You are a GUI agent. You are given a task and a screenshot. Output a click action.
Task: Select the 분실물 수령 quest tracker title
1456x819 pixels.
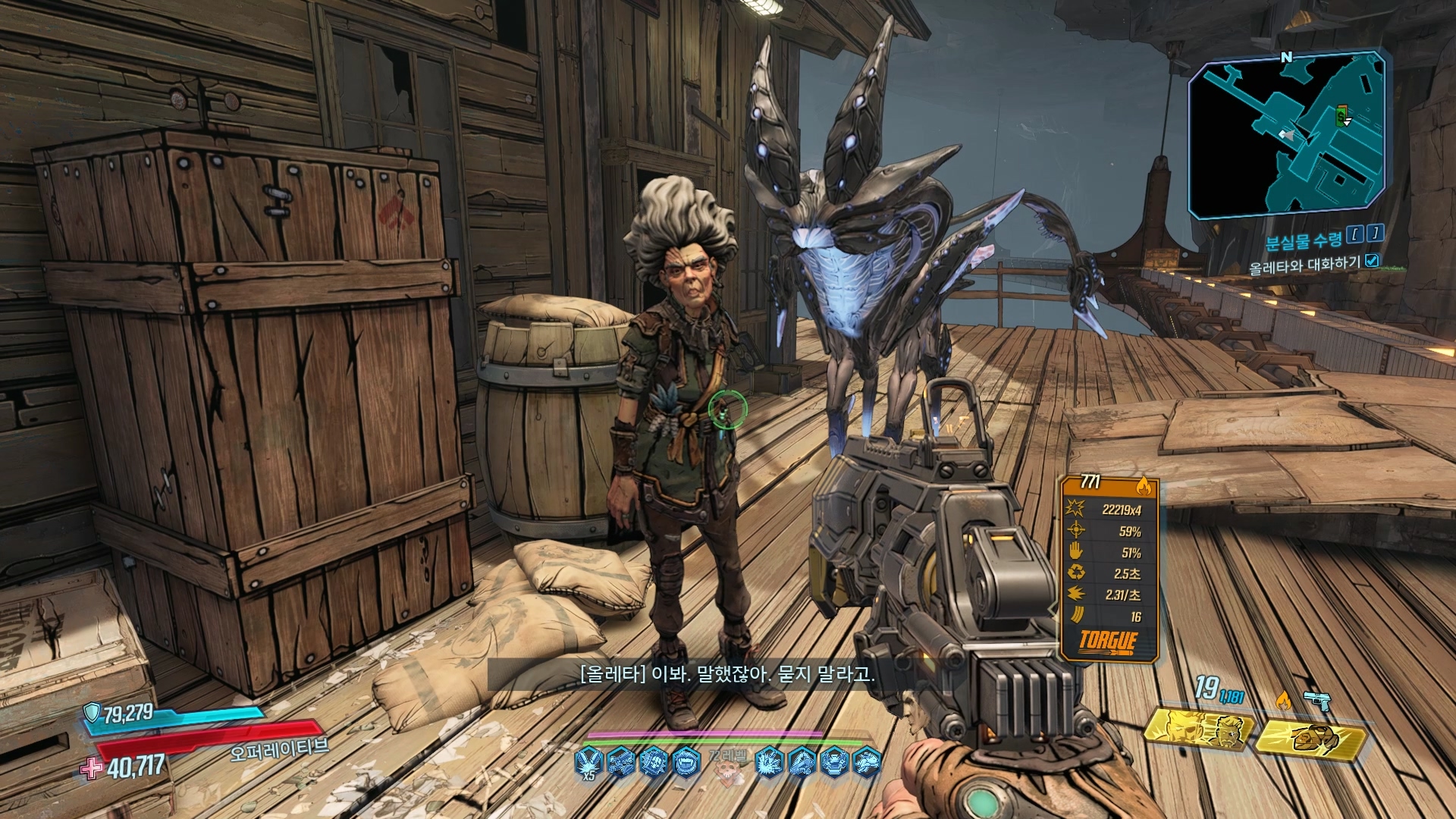pyautogui.click(x=1303, y=240)
